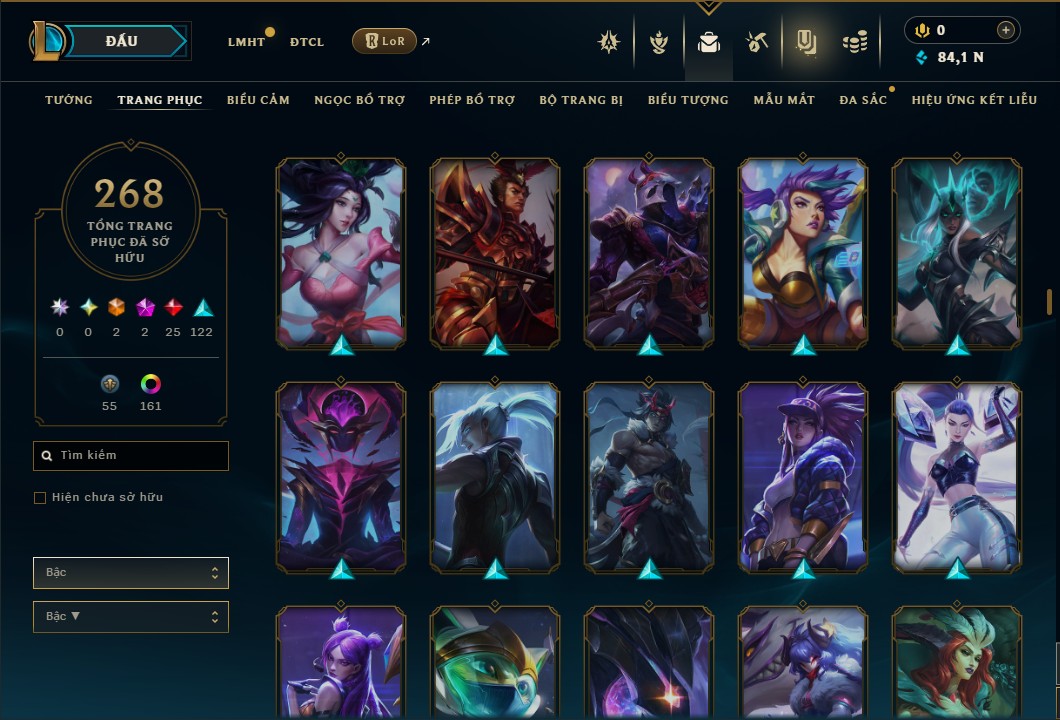Switch to the TƯỚNG tab
Screen dimensions: 1060x720
69,100
